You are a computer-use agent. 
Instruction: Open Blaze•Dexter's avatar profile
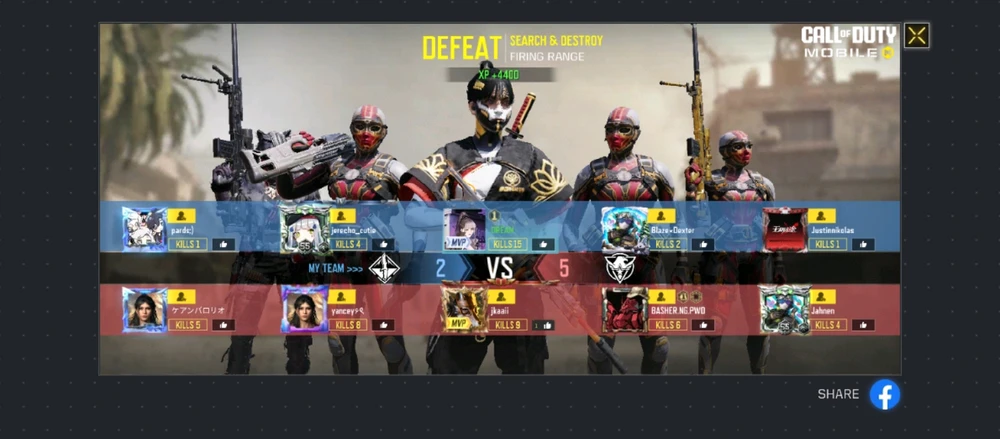click(x=624, y=229)
